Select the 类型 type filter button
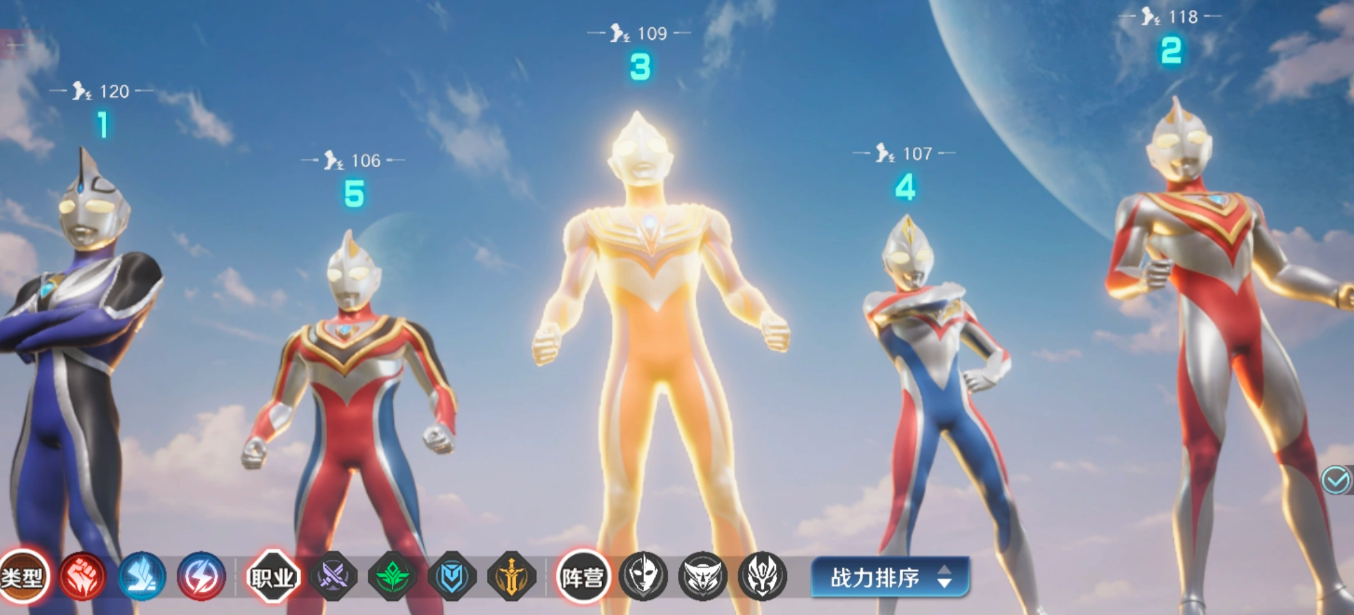Viewport: 1354px width, 615px height. pyautogui.click(x=22, y=577)
